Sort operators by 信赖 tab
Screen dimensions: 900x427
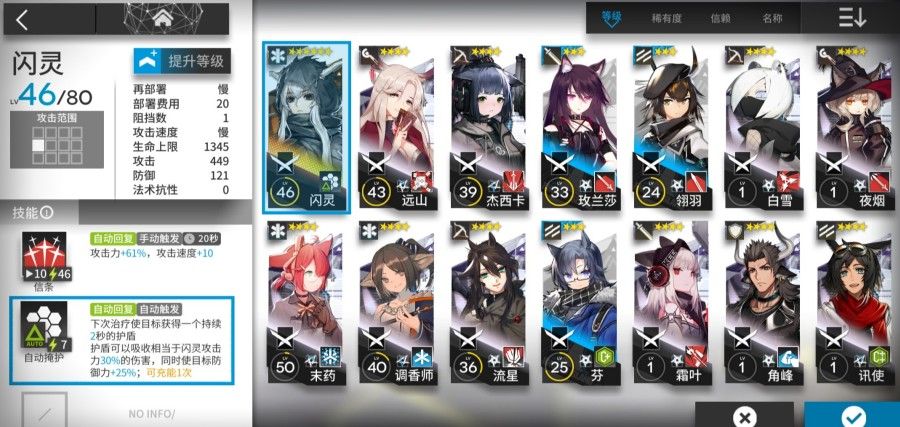[719, 18]
